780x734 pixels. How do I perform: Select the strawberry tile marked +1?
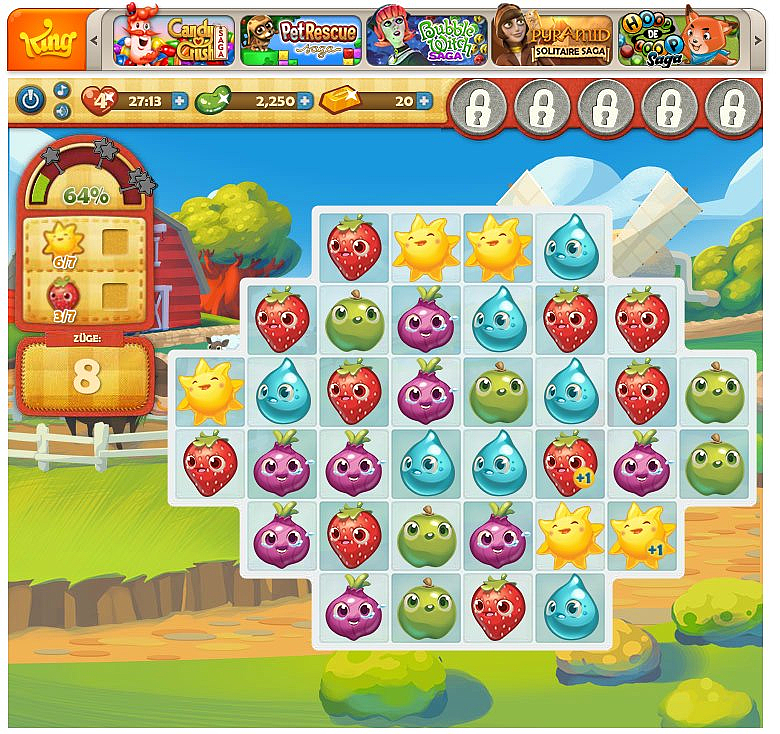pyautogui.click(x=569, y=464)
